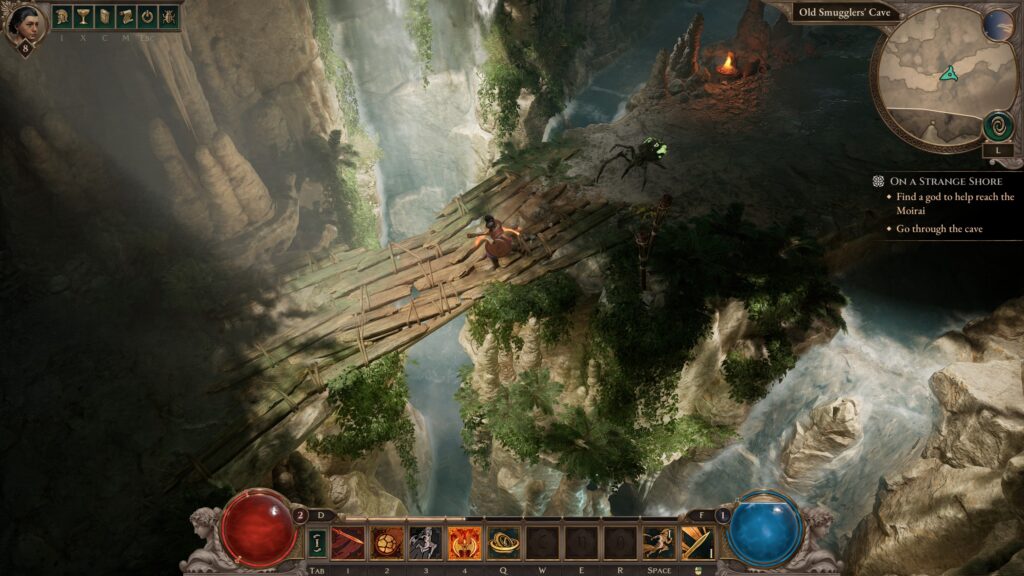Viewport: 1024px width, 576px height.
Task: Click the green spiral button below minimap
Action: (x=997, y=127)
